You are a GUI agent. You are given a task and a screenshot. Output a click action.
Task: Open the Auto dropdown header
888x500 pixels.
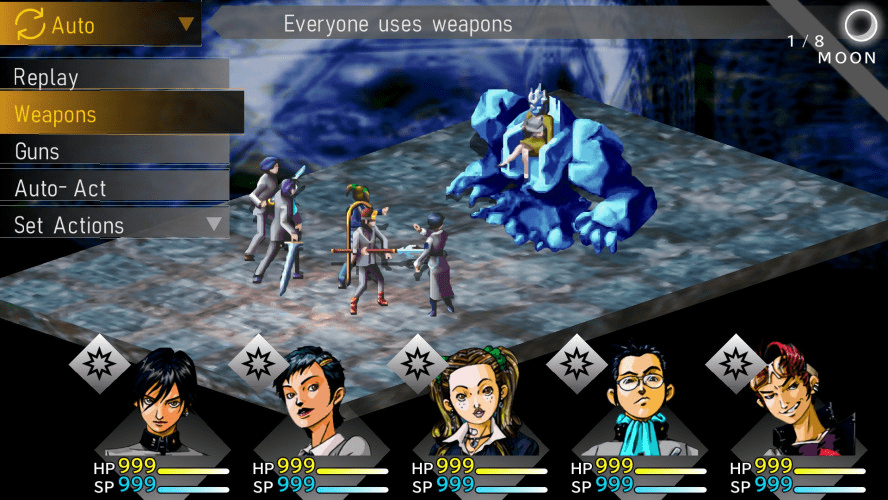[x=100, y=23]
